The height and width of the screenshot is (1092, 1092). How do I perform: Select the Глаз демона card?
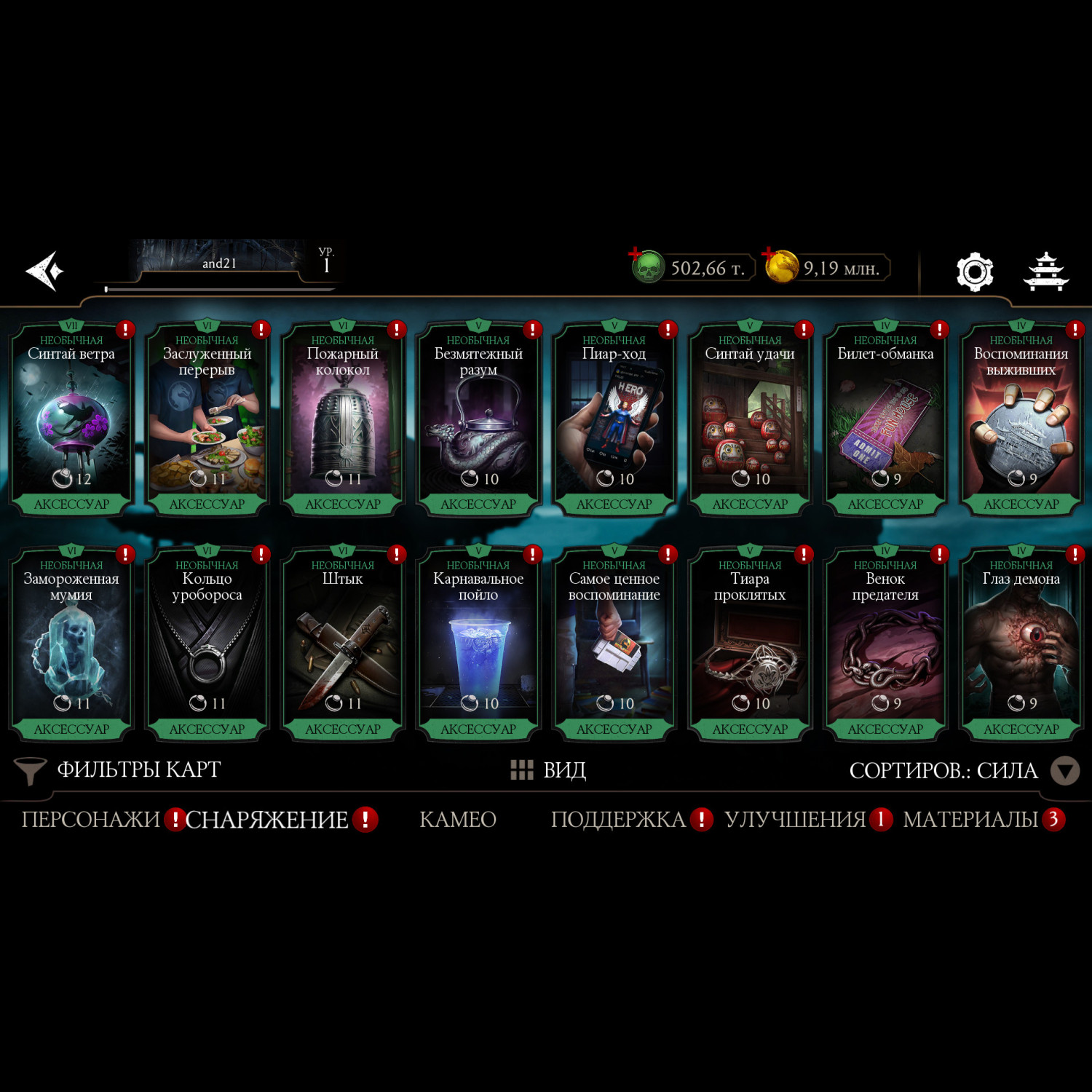click(x=1021, y=645)
